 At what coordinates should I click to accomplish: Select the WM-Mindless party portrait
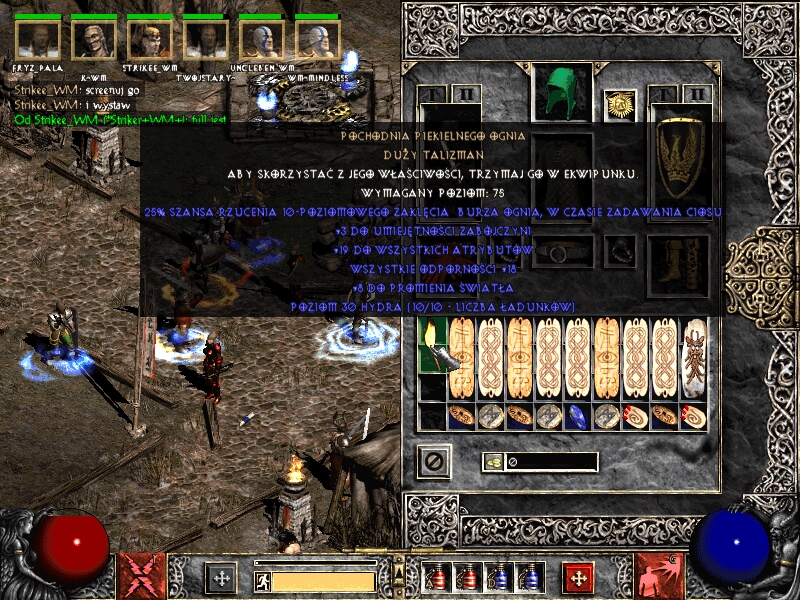(x=317, y=40)
